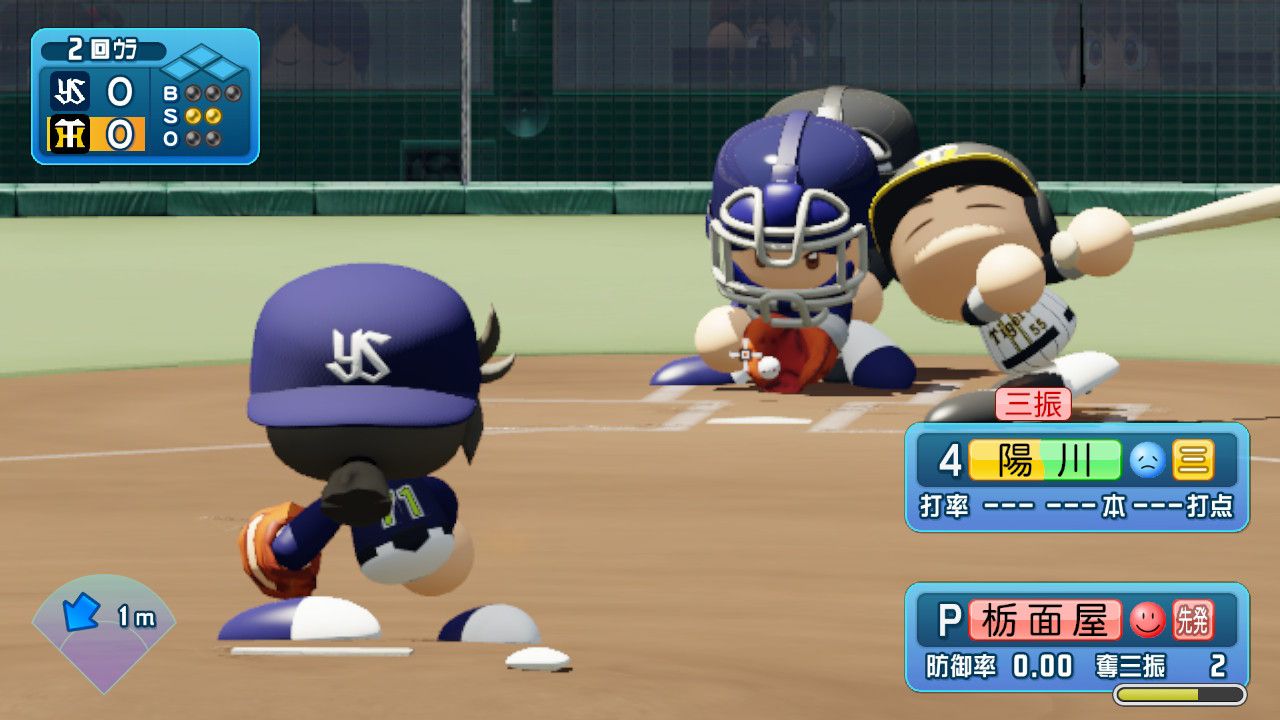Click the blue wind direction arrow
1280x720 pixels.
[81, 611]
